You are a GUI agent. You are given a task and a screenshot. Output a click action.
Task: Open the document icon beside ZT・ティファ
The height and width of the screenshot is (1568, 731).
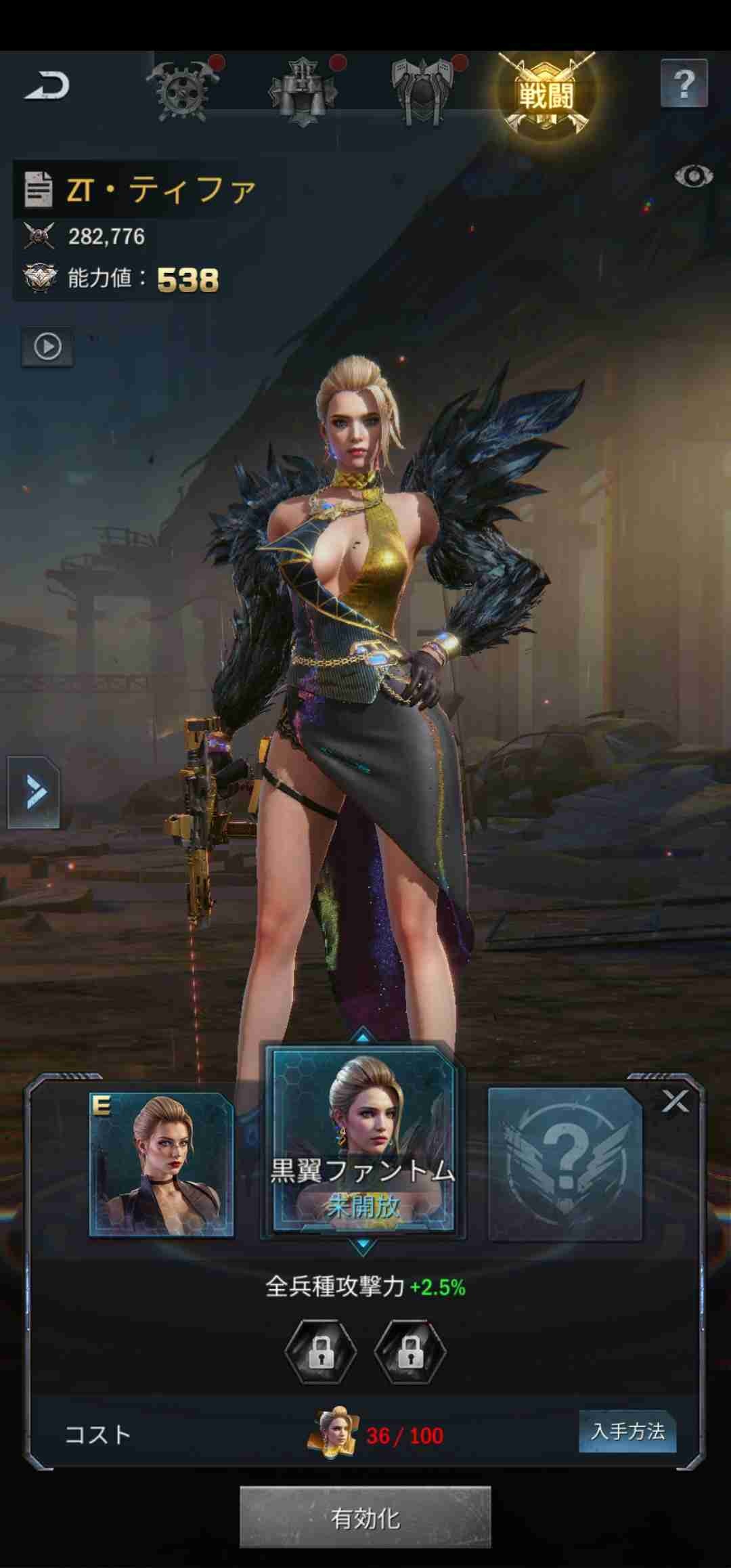38,189
